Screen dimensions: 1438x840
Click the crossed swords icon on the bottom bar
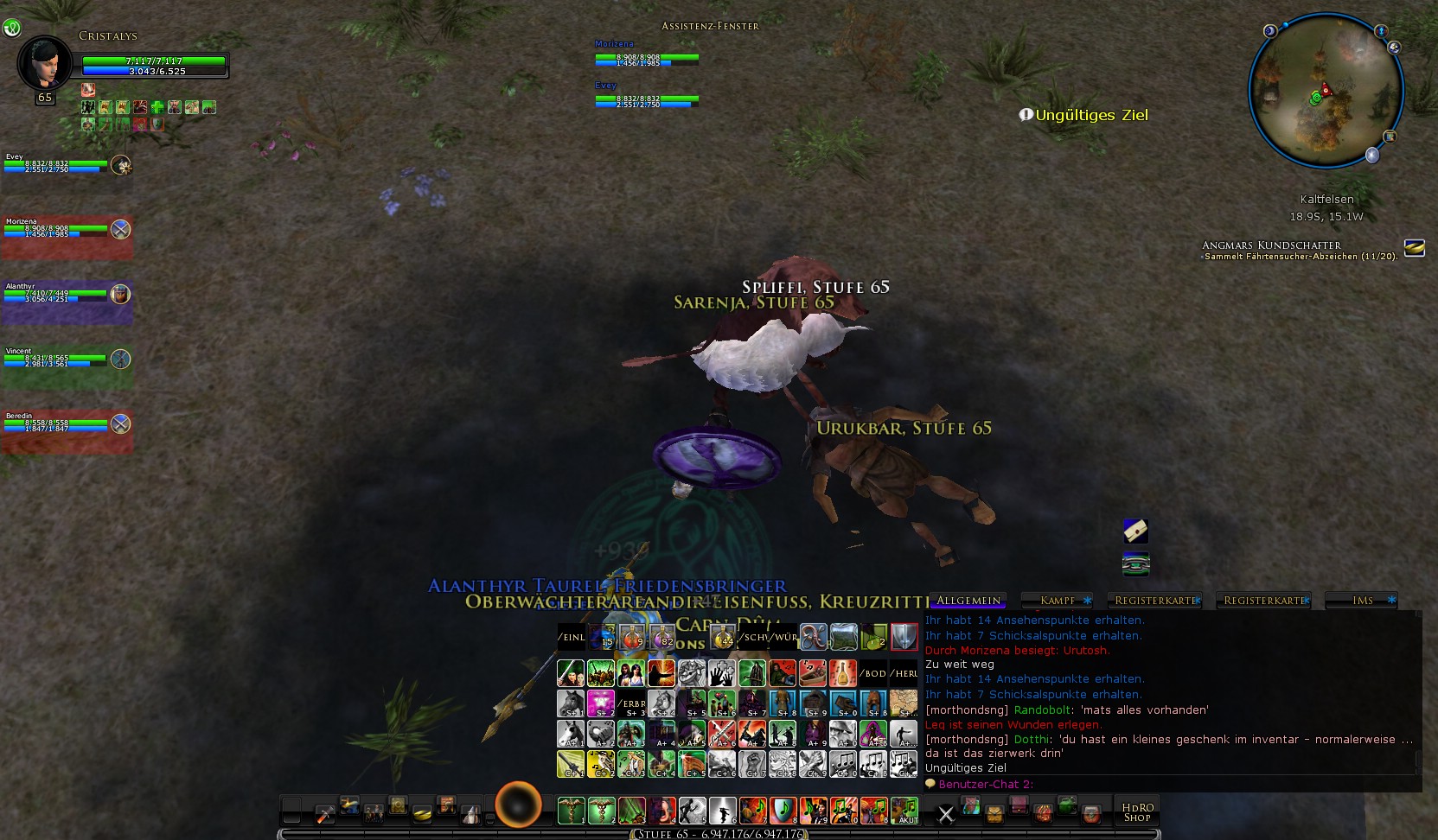[x=946, y=813]
